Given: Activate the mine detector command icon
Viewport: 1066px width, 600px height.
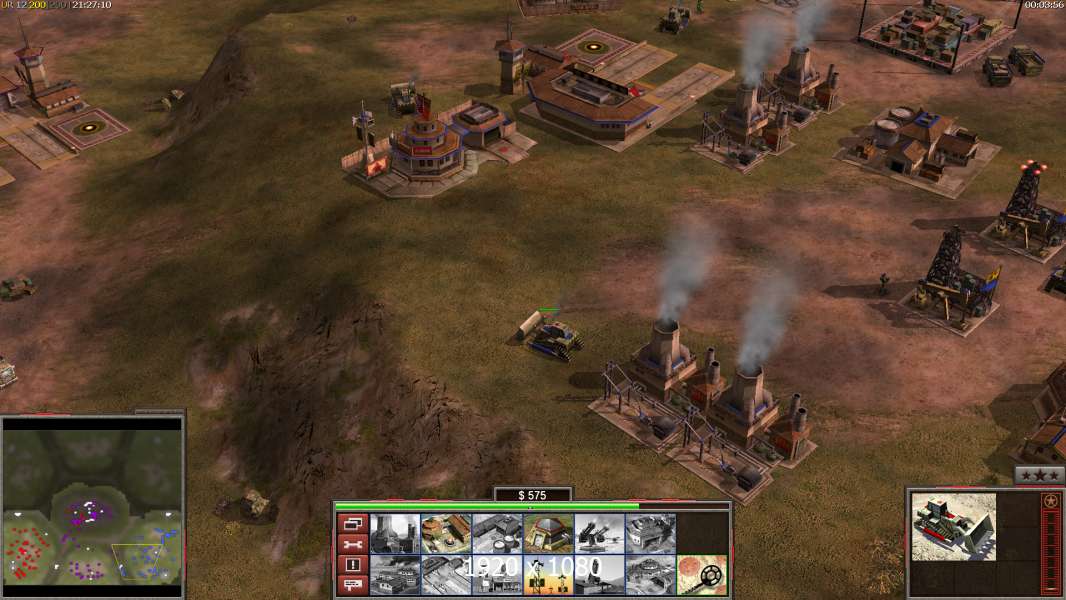Looking at the screenshot, I should pyautogui.click(x=701, y=575).
